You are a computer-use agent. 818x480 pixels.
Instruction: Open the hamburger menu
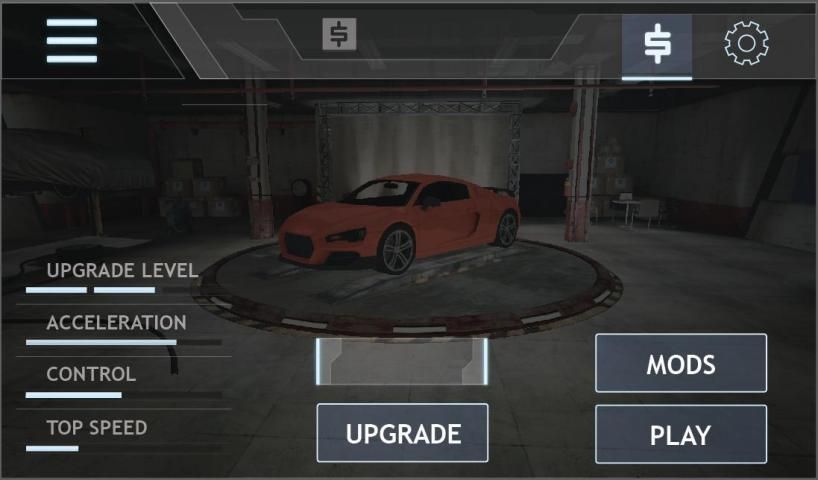pyautogui.click(x=72, y=41)
